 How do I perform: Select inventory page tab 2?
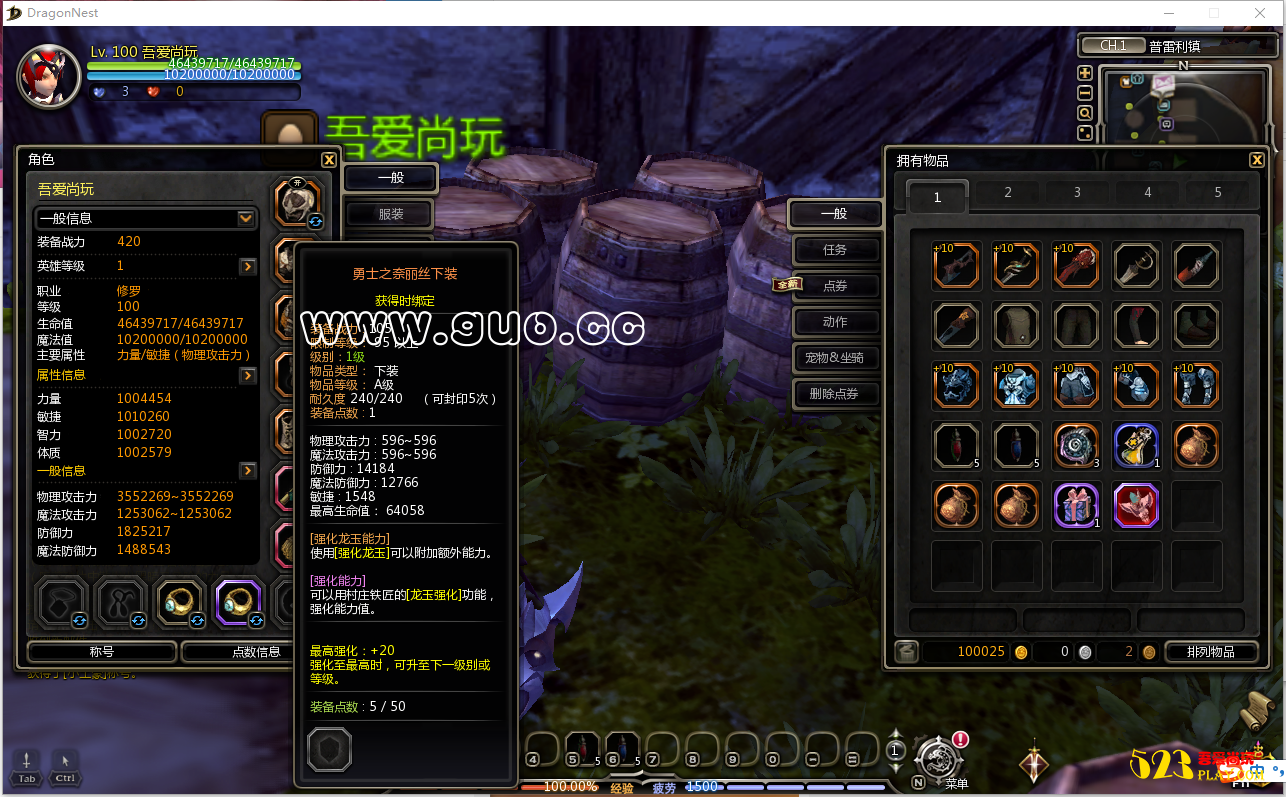coord(1007,193)
